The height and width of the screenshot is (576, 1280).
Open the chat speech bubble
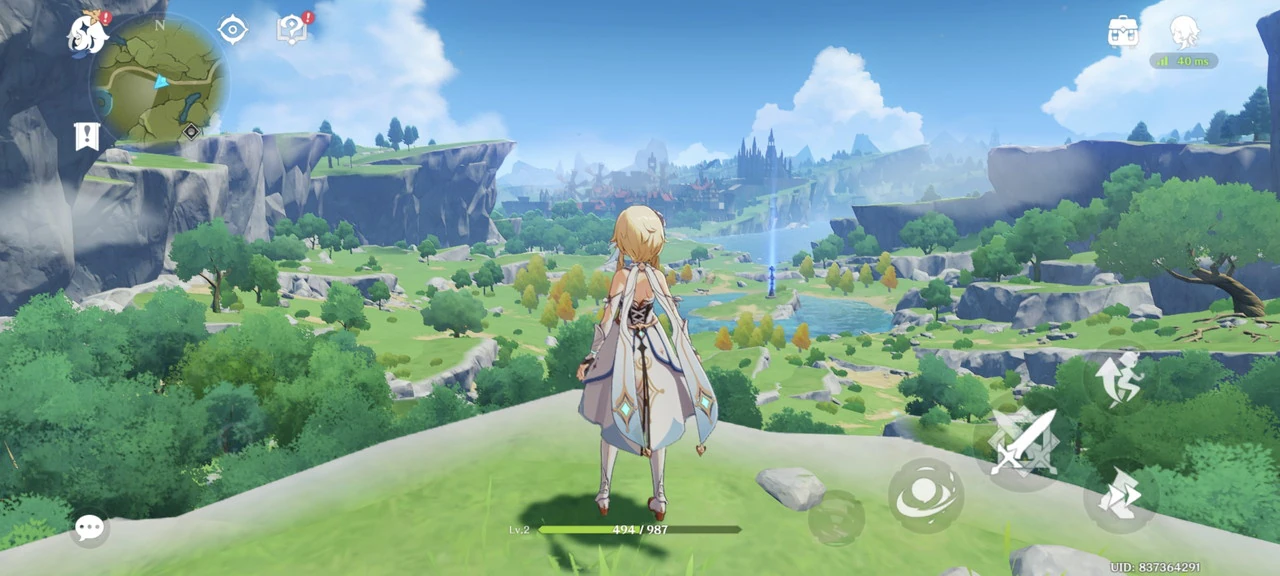pos(89,527)
